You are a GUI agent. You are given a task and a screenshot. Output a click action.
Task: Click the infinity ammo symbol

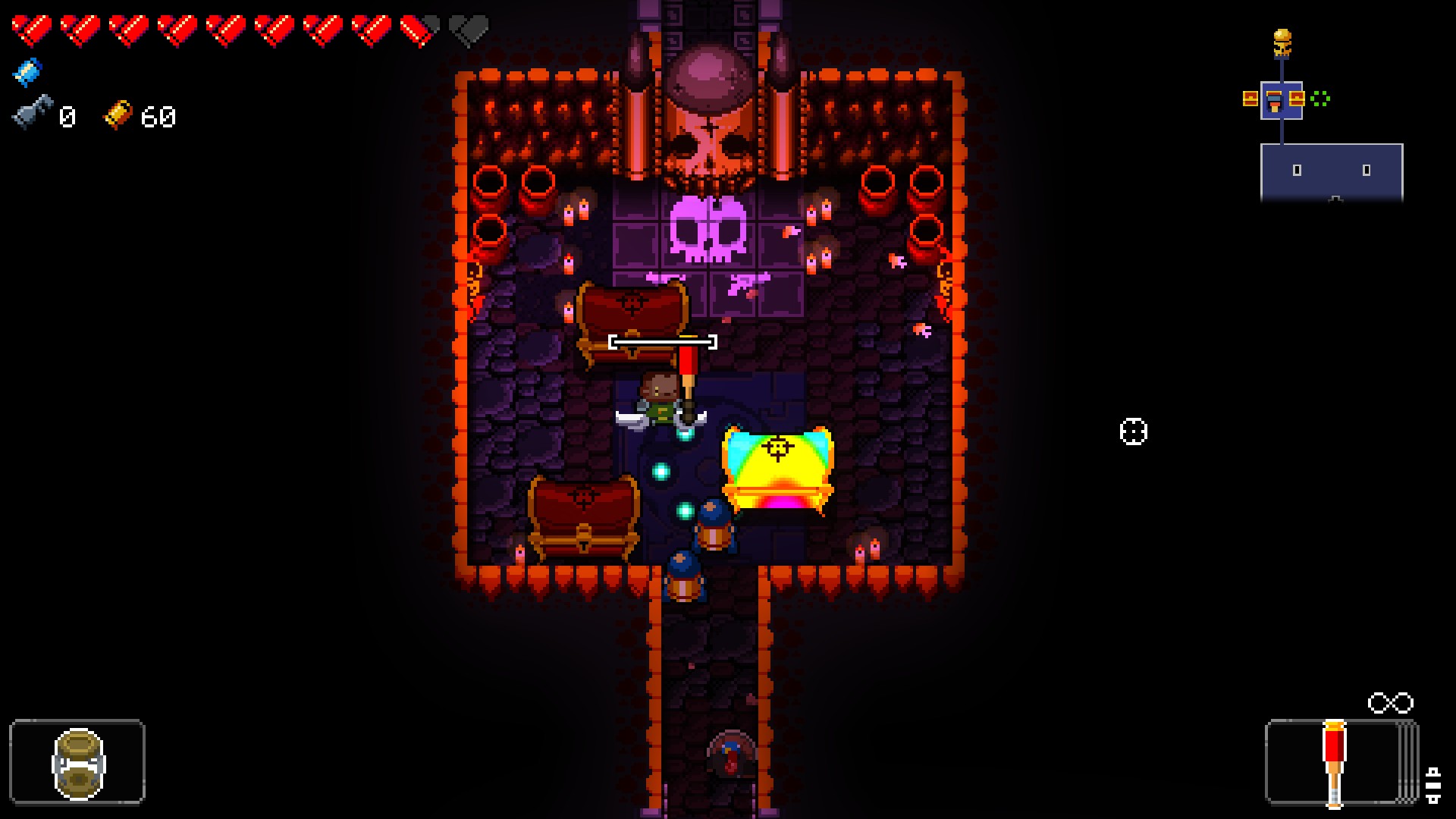[1390, 703]
